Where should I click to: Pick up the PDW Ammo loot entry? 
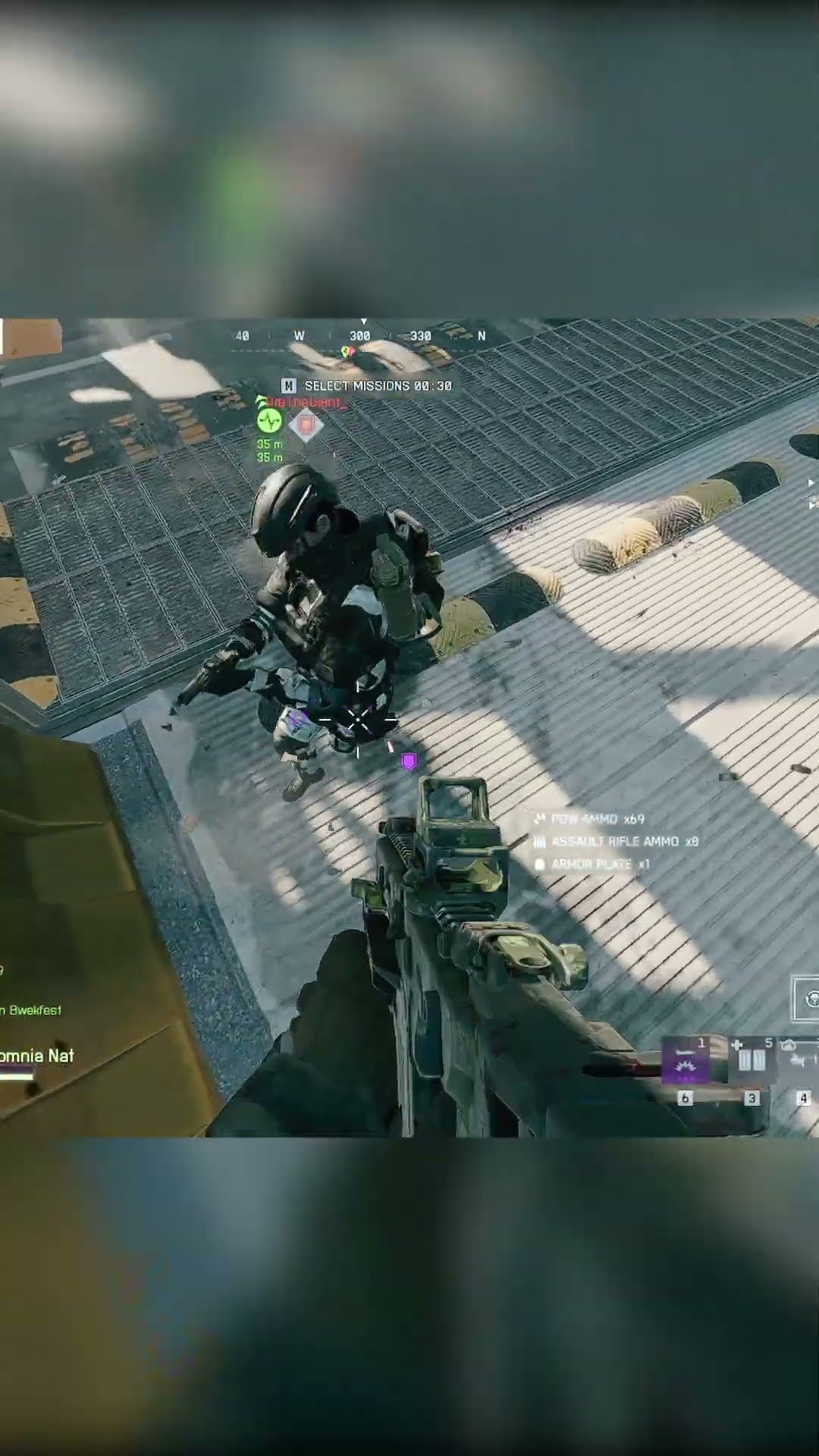tap(589, 819)
